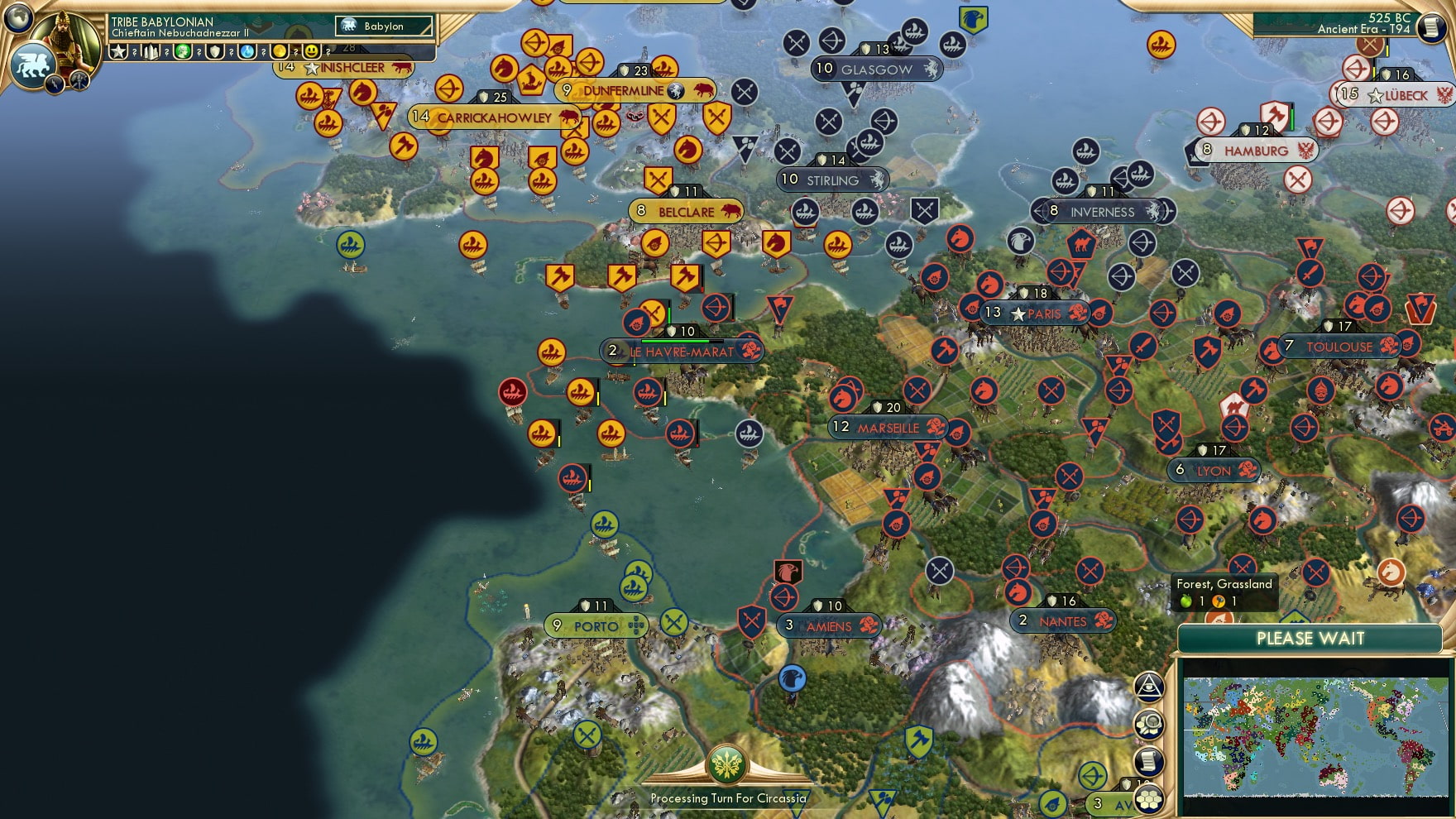The width and height of the screenshot is (1456, 819).
Task: Open the strategic view with the magnifier icon
Action: click(x=1150, y=723)
